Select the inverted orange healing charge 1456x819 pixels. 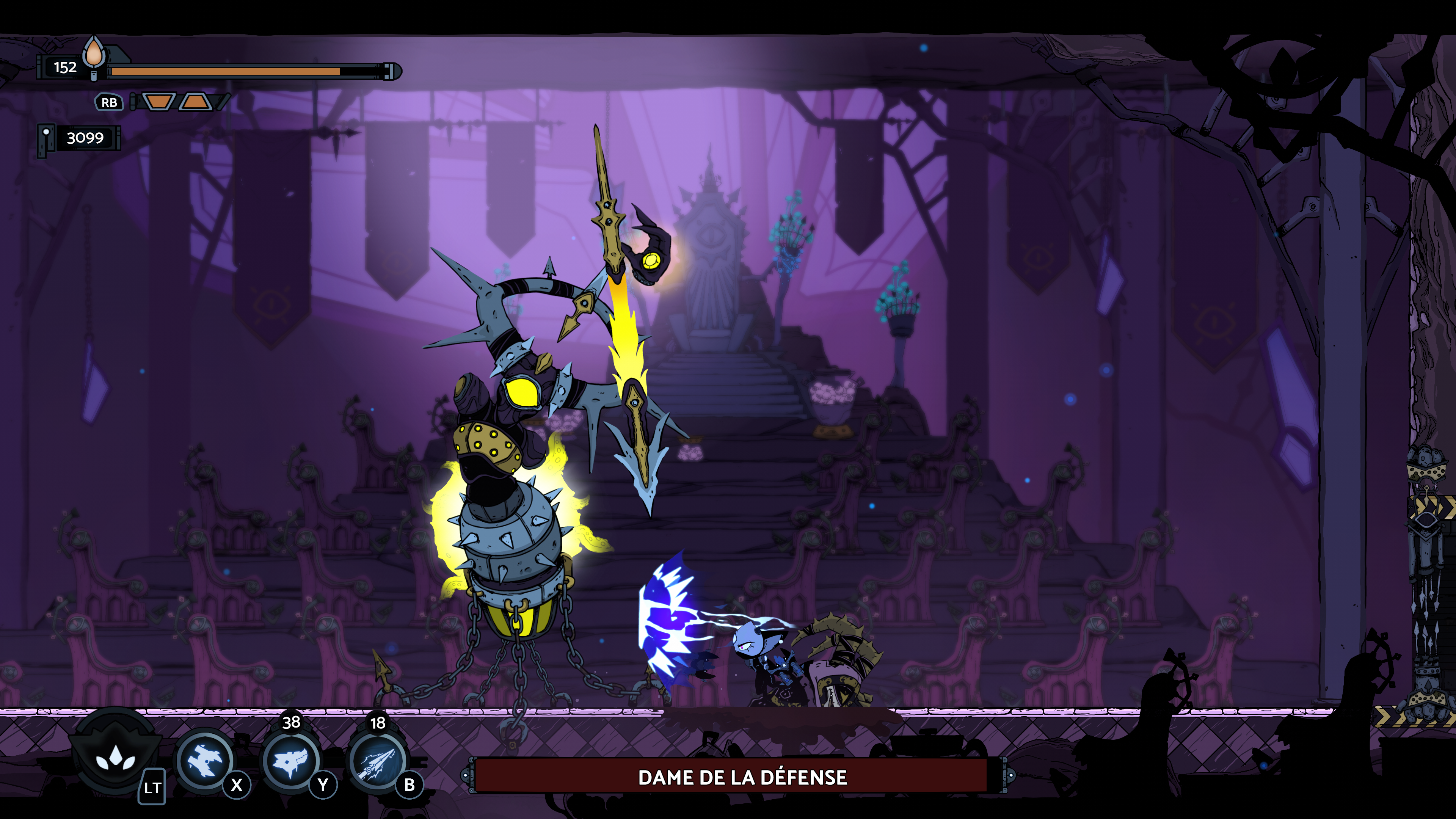159,102
